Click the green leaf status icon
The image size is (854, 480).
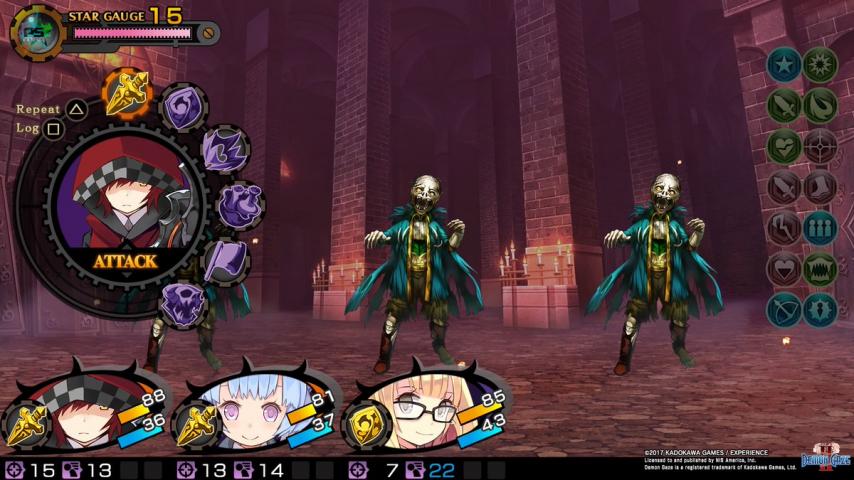pyautogui.click(x=820, y=105)
